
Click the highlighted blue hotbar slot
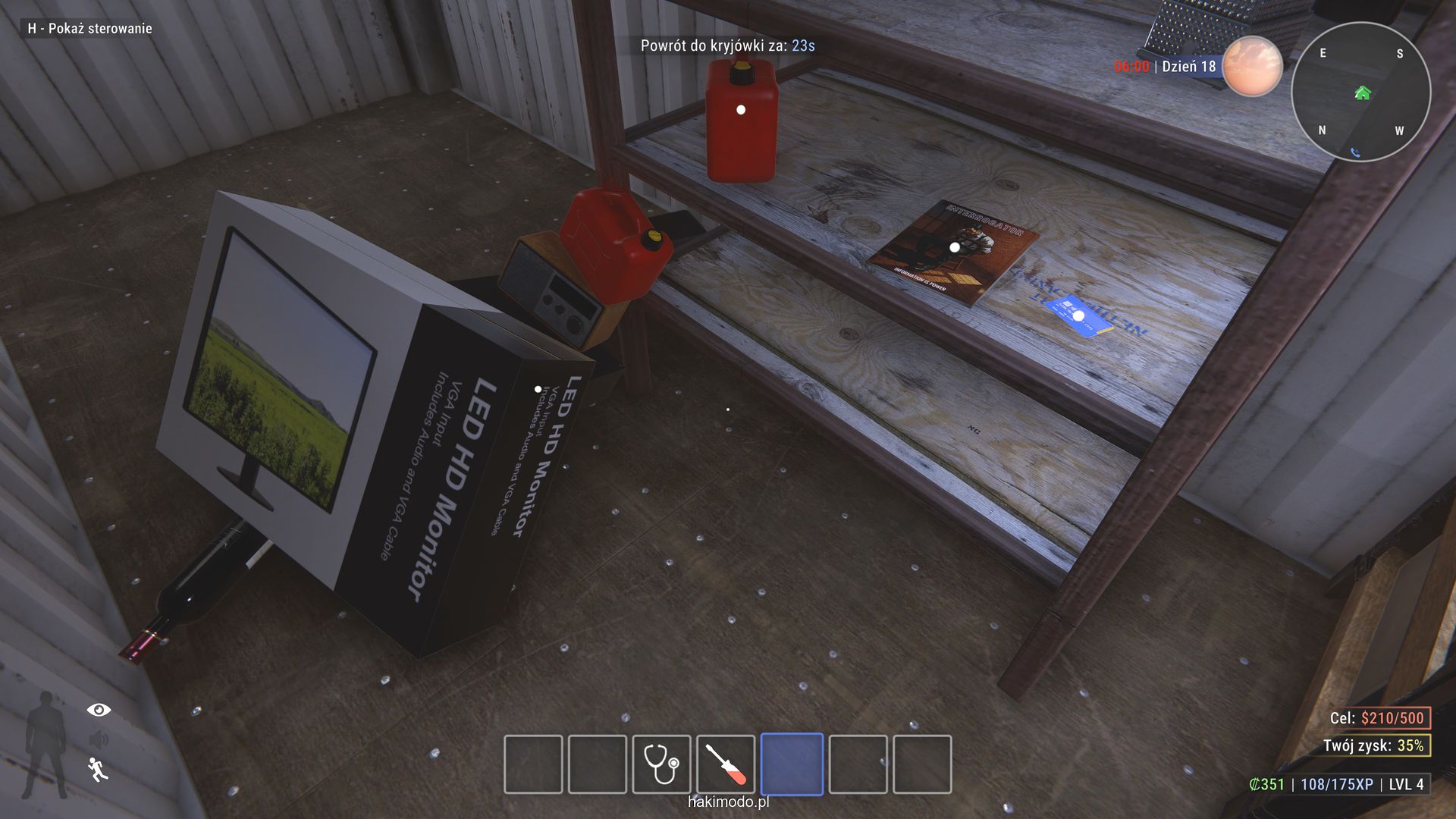pos(792,764)
